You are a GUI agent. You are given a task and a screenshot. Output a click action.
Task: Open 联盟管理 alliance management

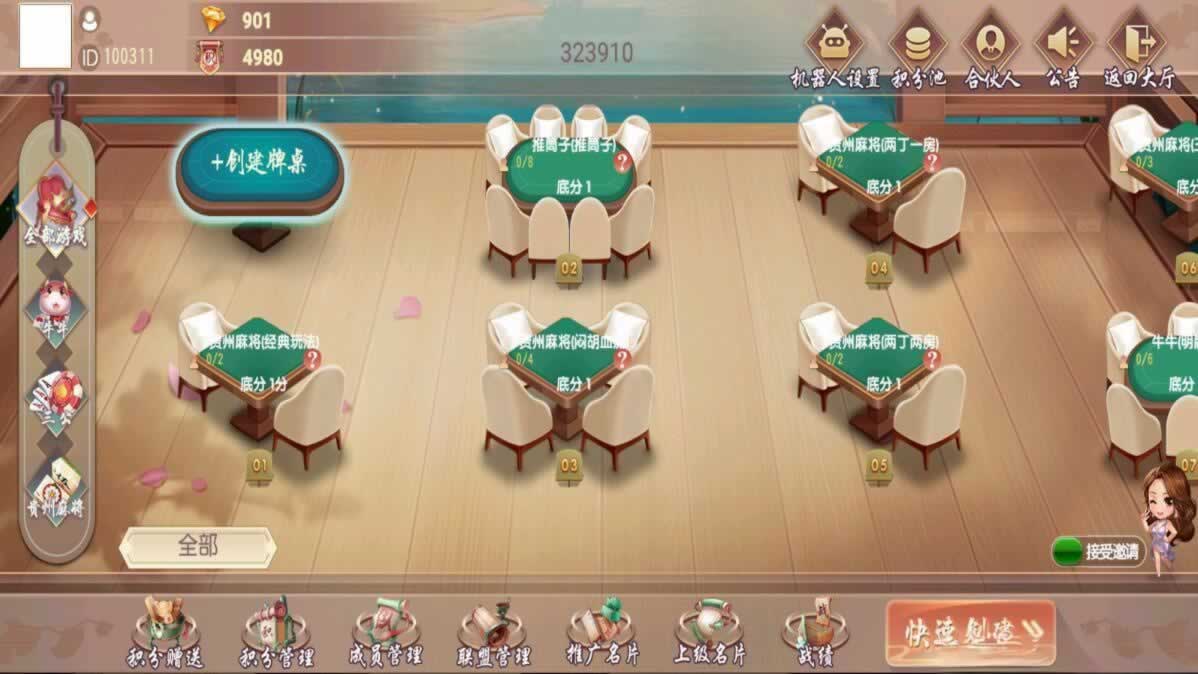(493, 633)
